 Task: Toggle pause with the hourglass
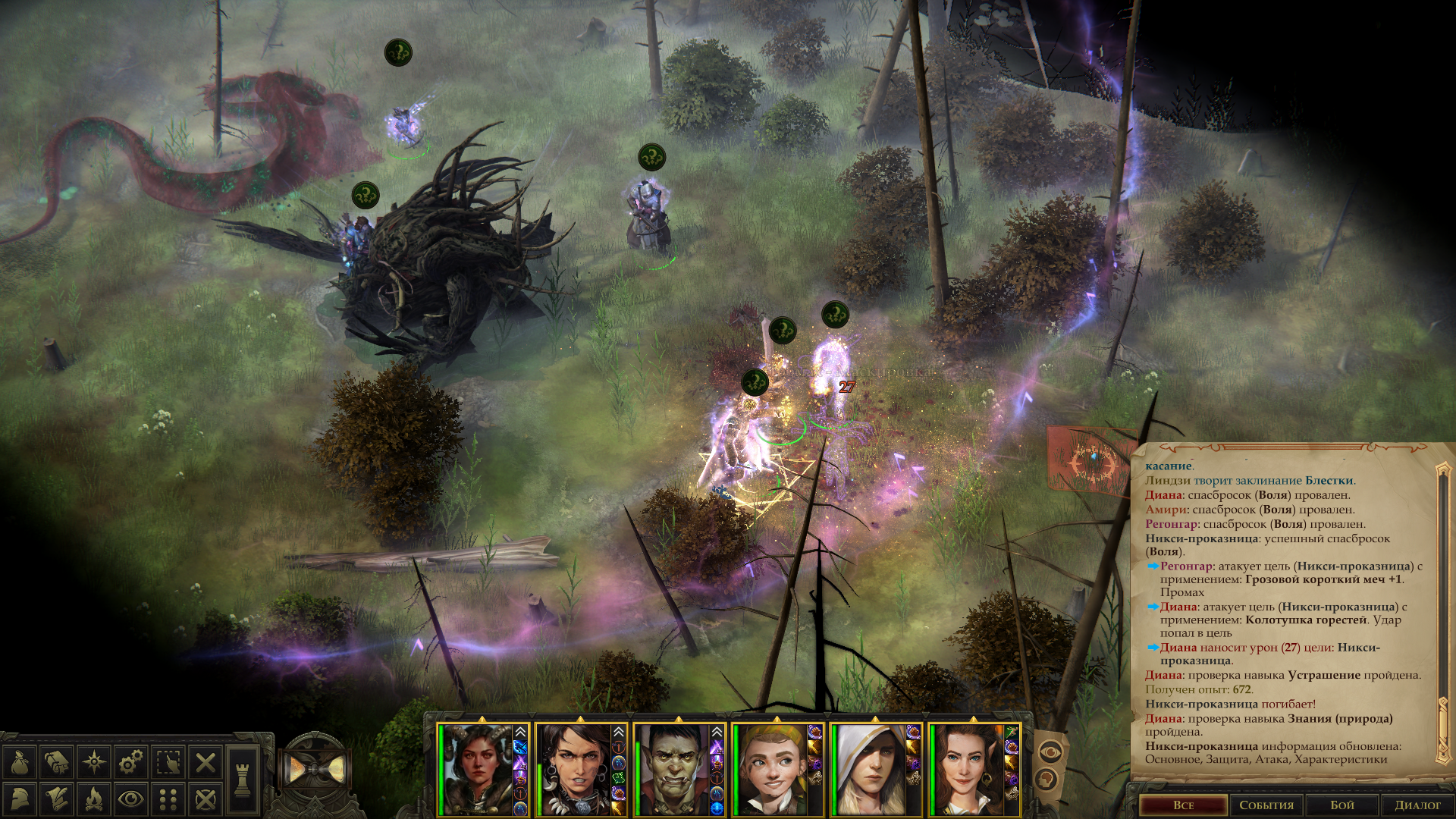point(317,771)
